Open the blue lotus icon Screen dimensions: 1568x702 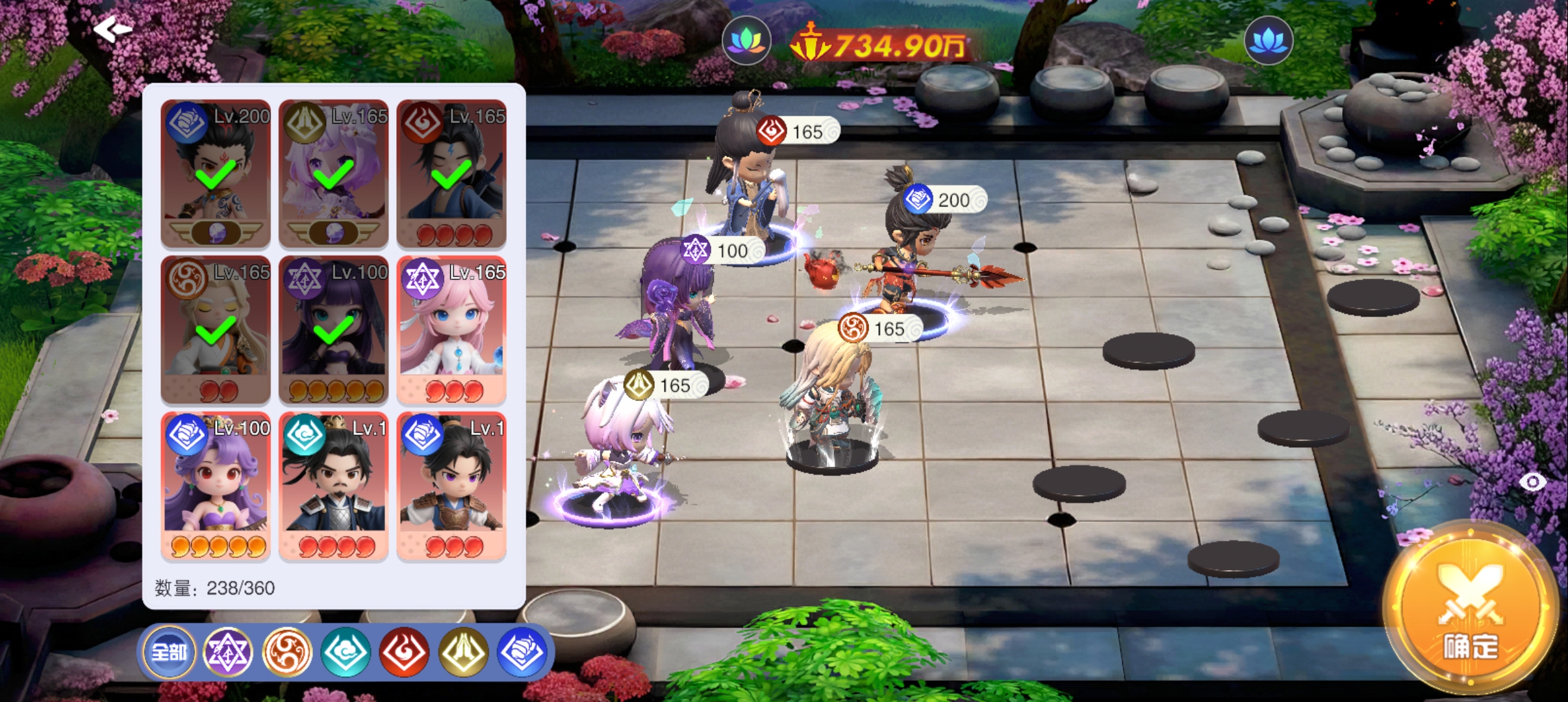pyautogui.click(x=1268, y=40)
